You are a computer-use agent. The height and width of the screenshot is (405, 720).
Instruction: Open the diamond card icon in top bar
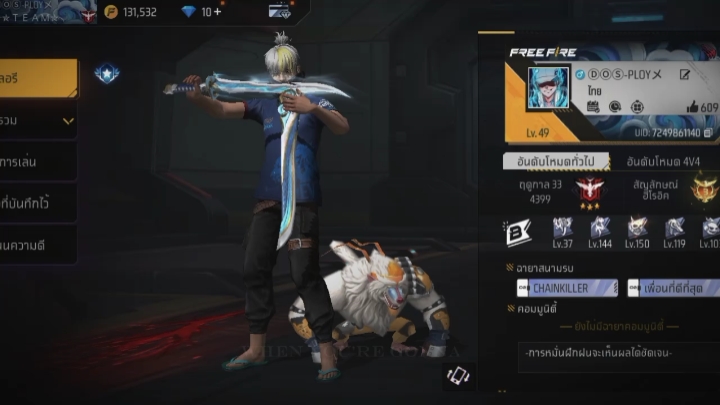coord(279,12)
